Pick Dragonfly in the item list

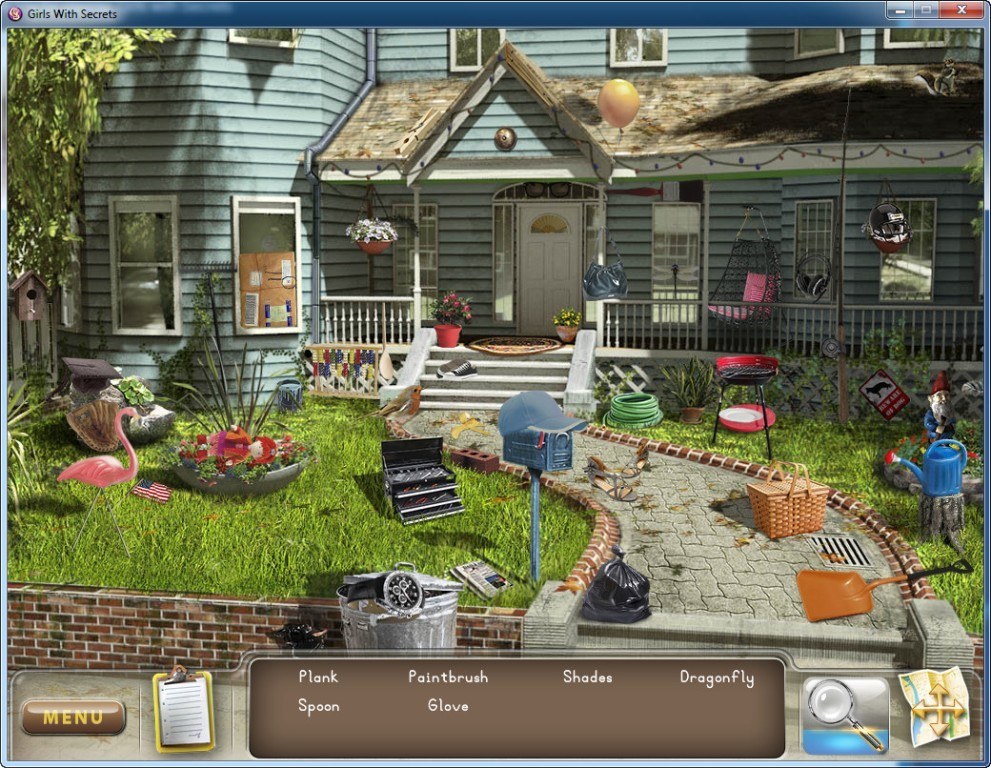point(716,677)
